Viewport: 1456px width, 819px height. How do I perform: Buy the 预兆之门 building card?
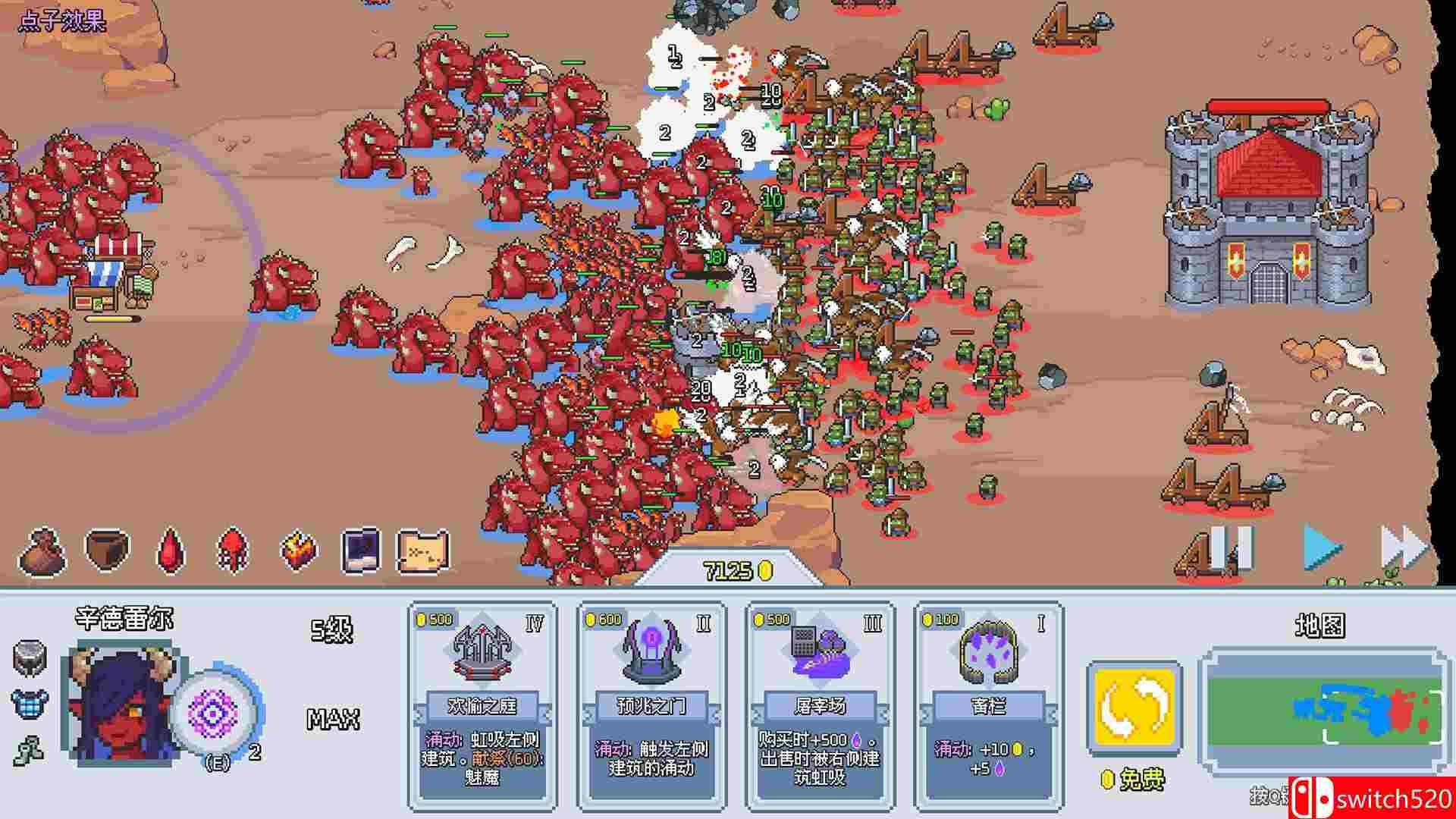pyautogui.click(x=651, y=705)
